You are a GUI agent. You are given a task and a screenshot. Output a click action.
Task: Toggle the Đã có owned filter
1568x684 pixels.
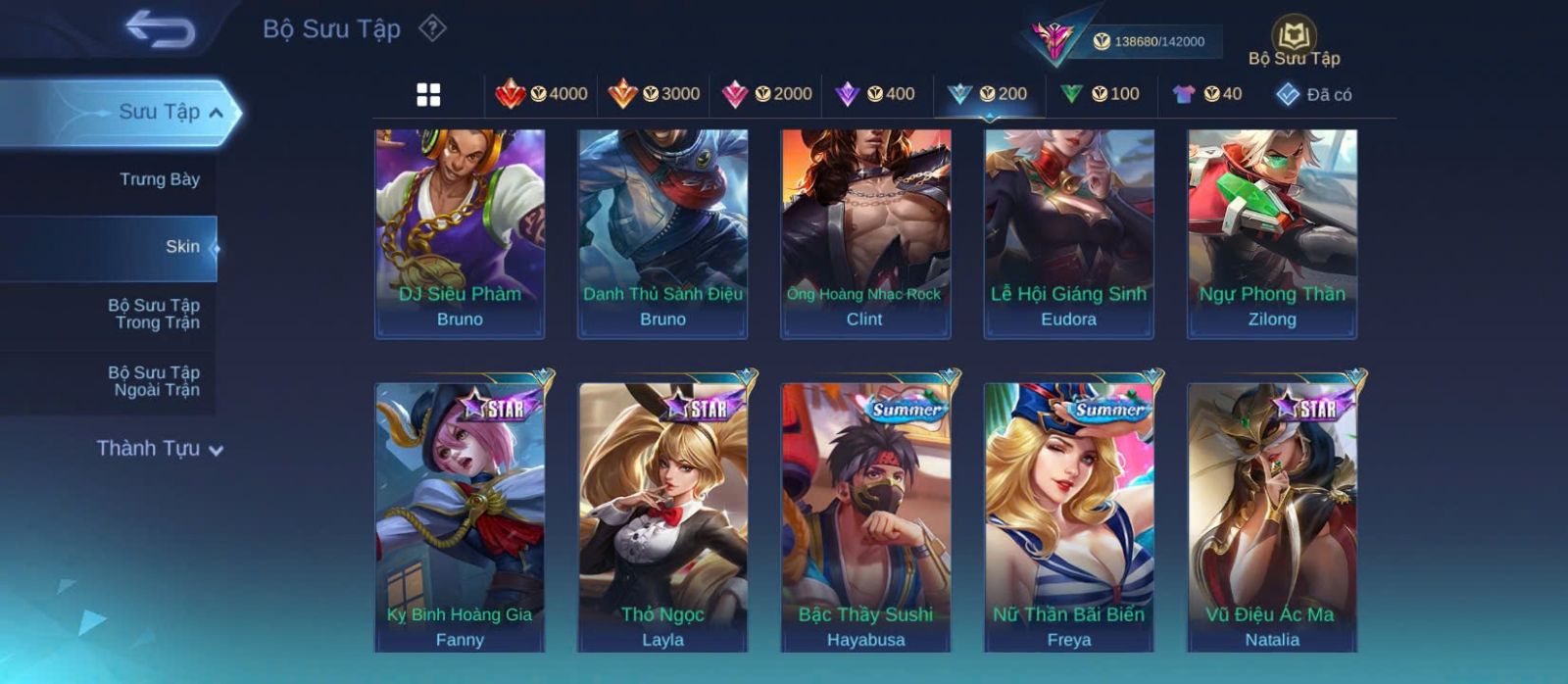coord(1314,94)
